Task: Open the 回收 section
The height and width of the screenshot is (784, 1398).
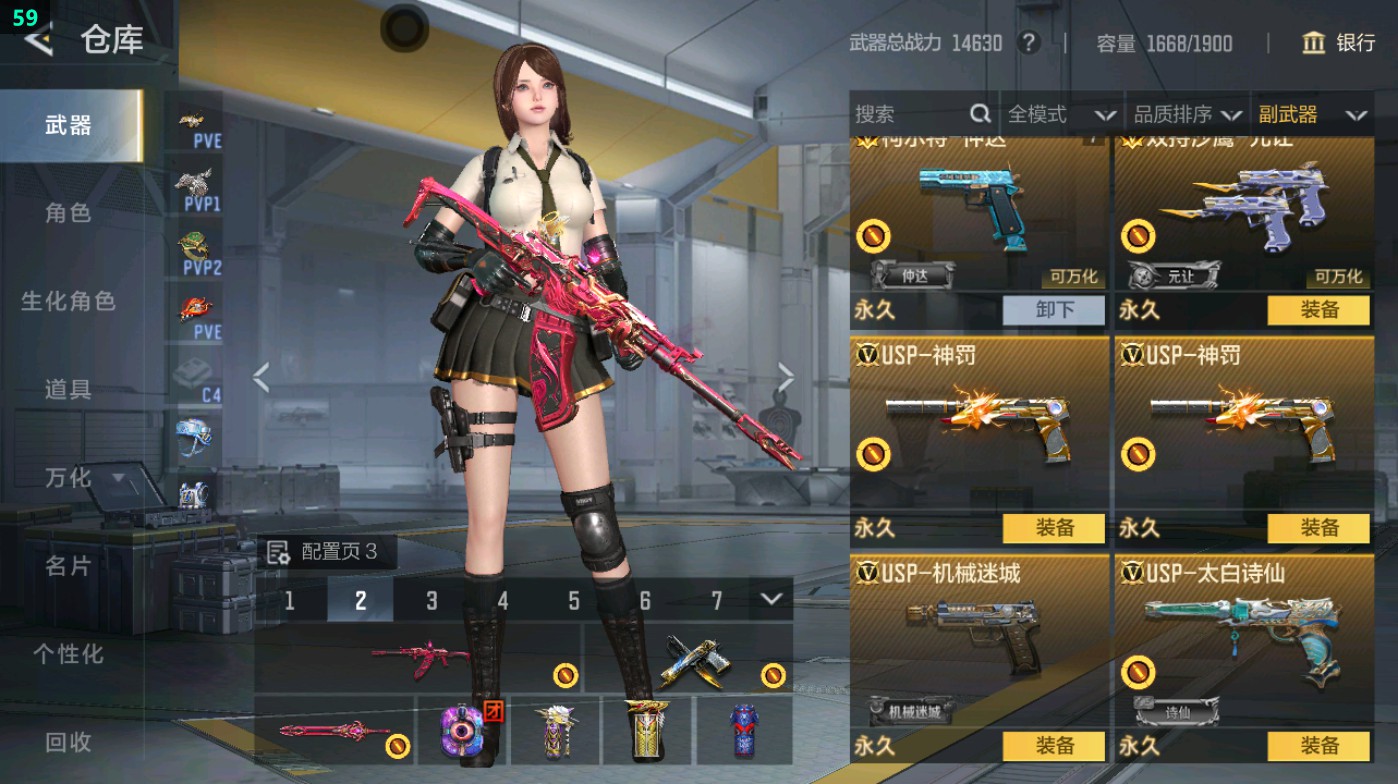Action: coord(68,742)
